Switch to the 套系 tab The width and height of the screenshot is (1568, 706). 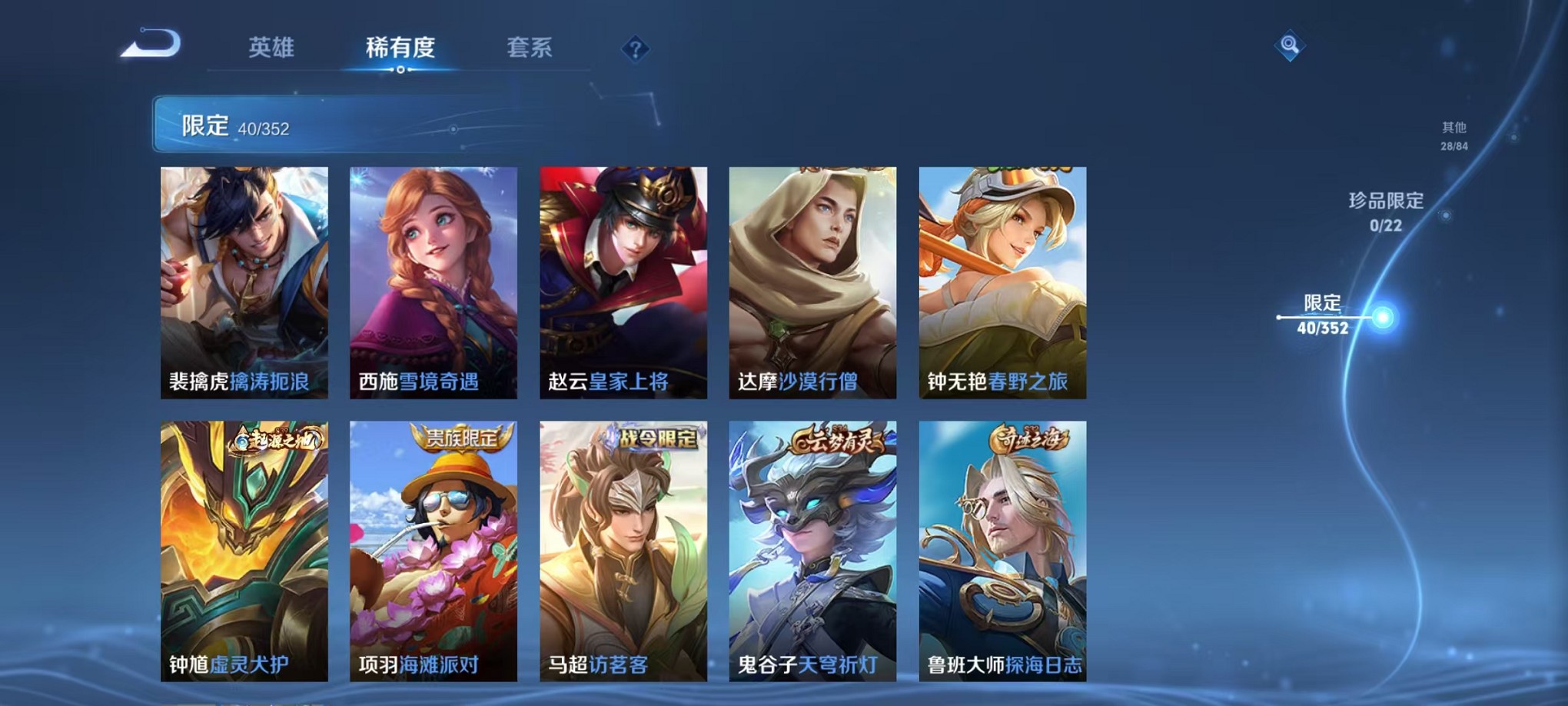tap(530, 48)
